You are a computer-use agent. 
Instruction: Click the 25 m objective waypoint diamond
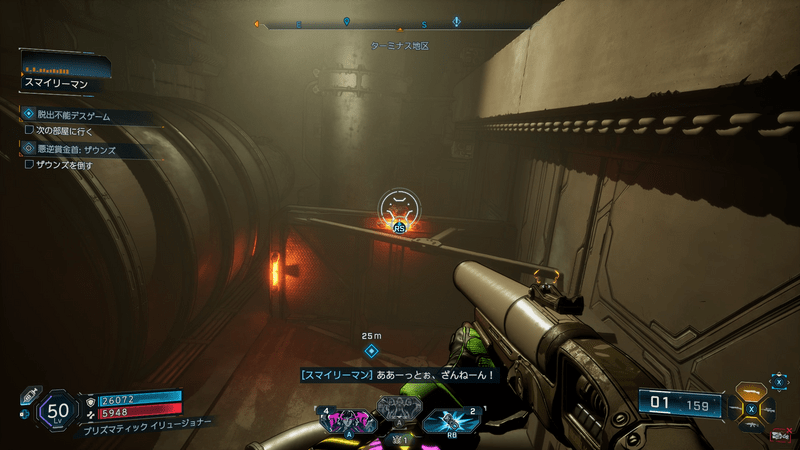371,351
